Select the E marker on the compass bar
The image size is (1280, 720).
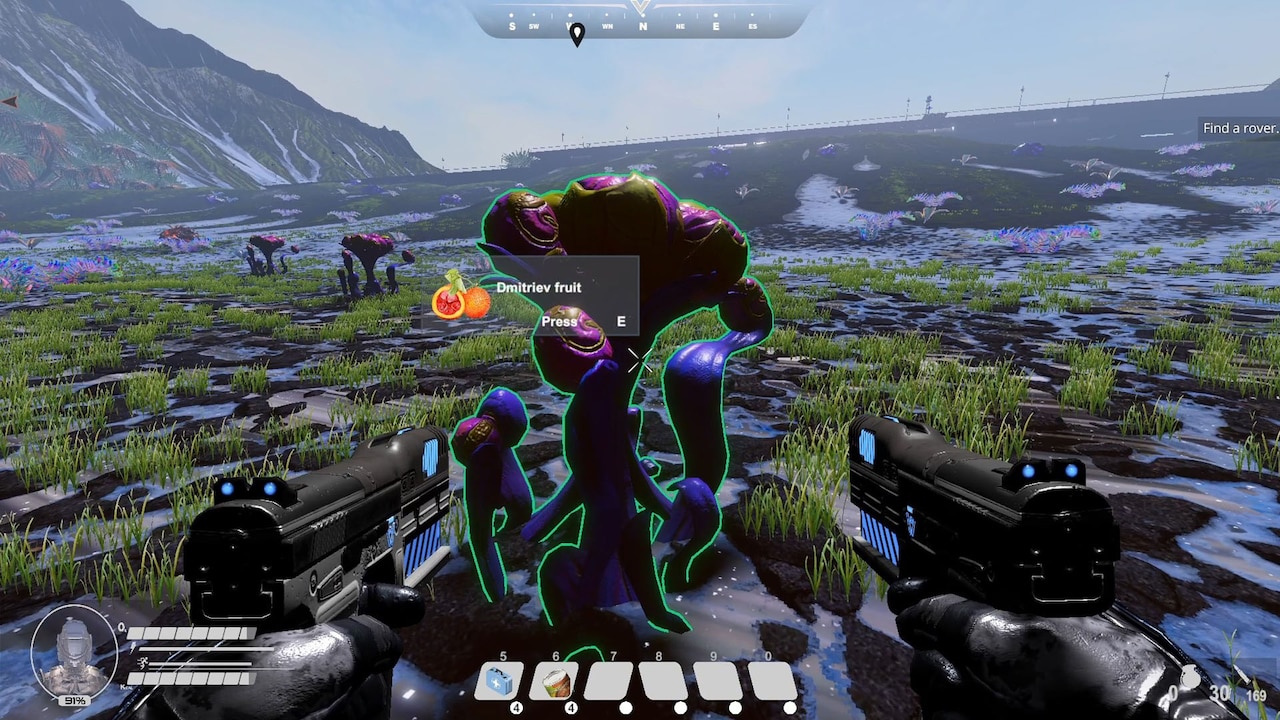715,25
